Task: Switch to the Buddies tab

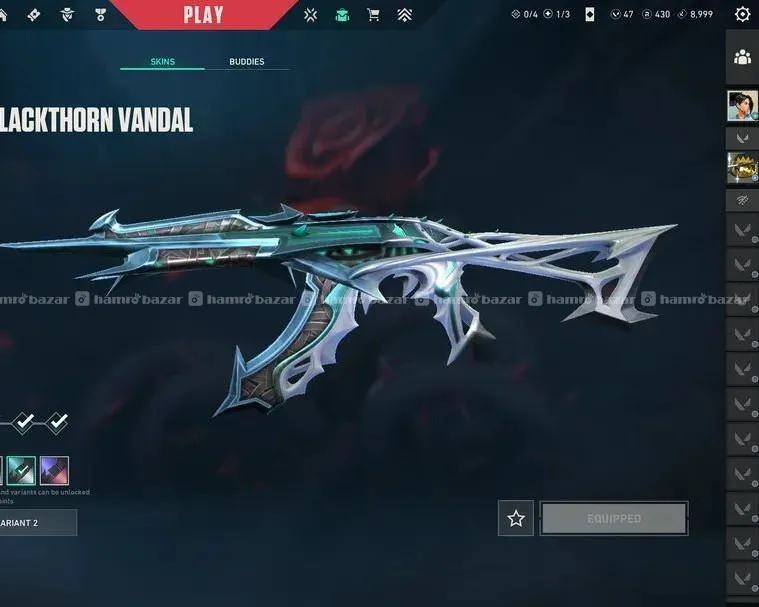Action: [x=247, y=62]
